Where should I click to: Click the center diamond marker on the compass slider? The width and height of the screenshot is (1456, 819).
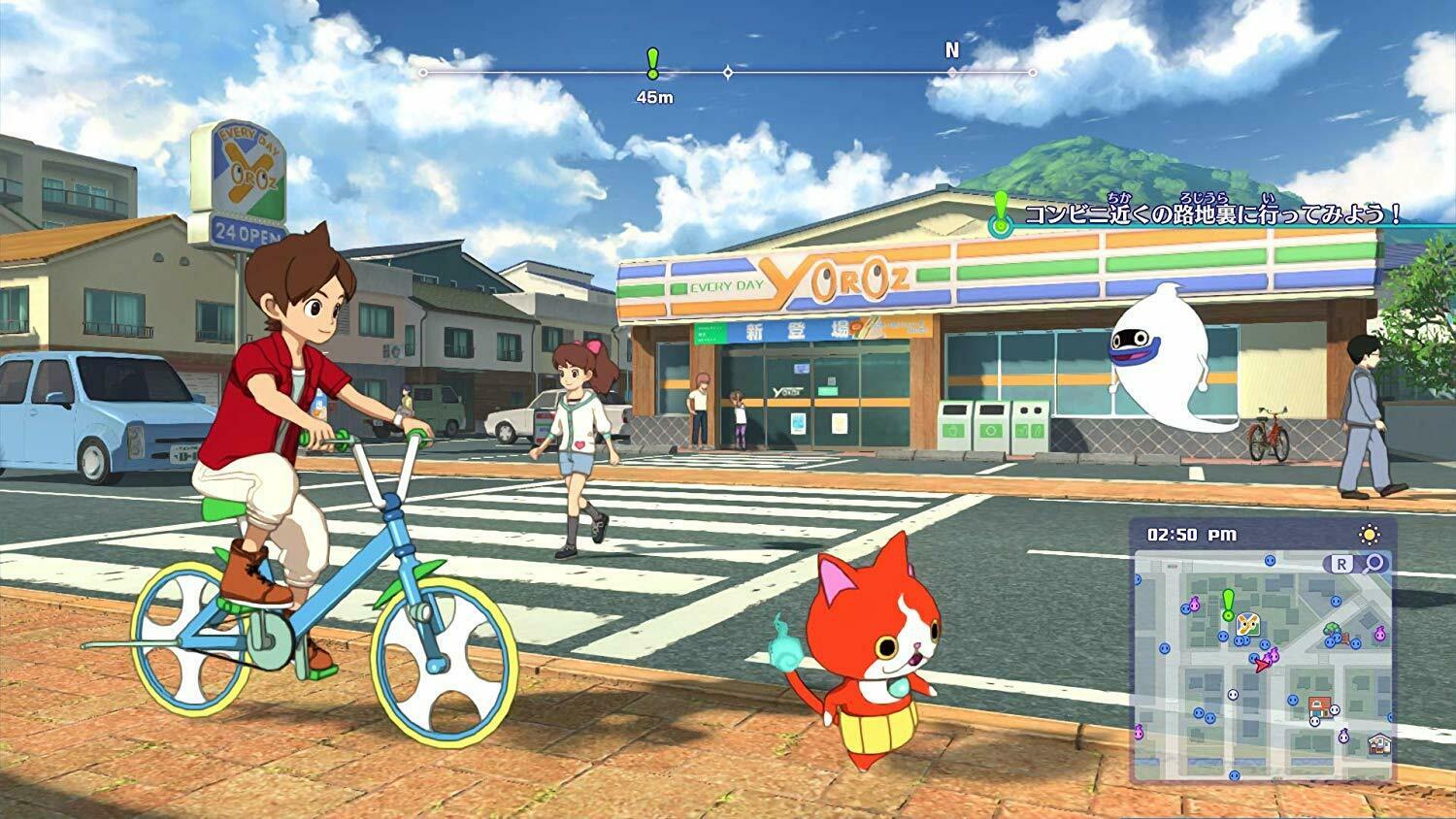click(x=727, y=71)
